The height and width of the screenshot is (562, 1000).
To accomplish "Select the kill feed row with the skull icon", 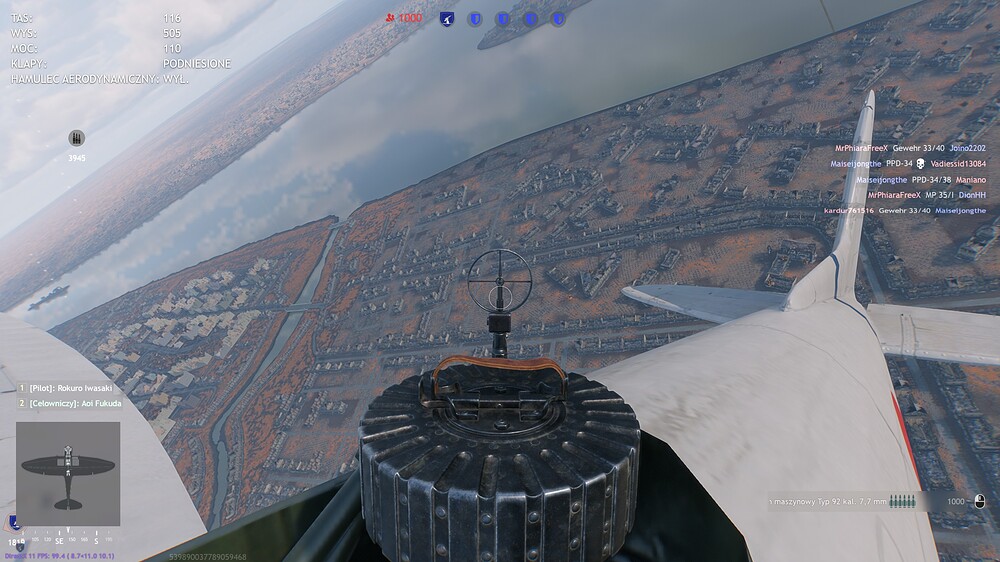I will [x=908, y=163].
